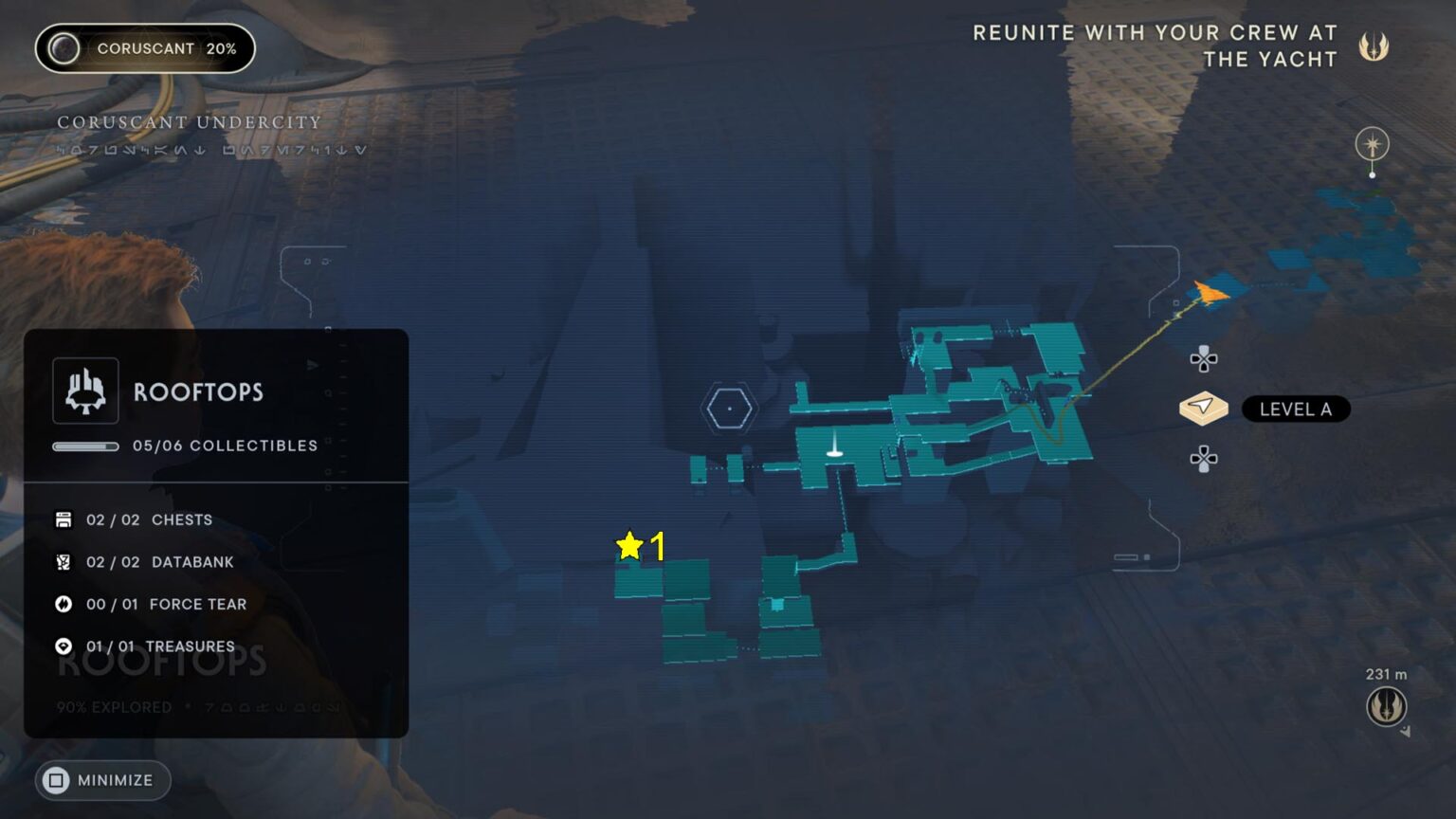Select the Level A map layer icon
Viewport: 1456px width, 819px height.
[x=1203, y=409]
